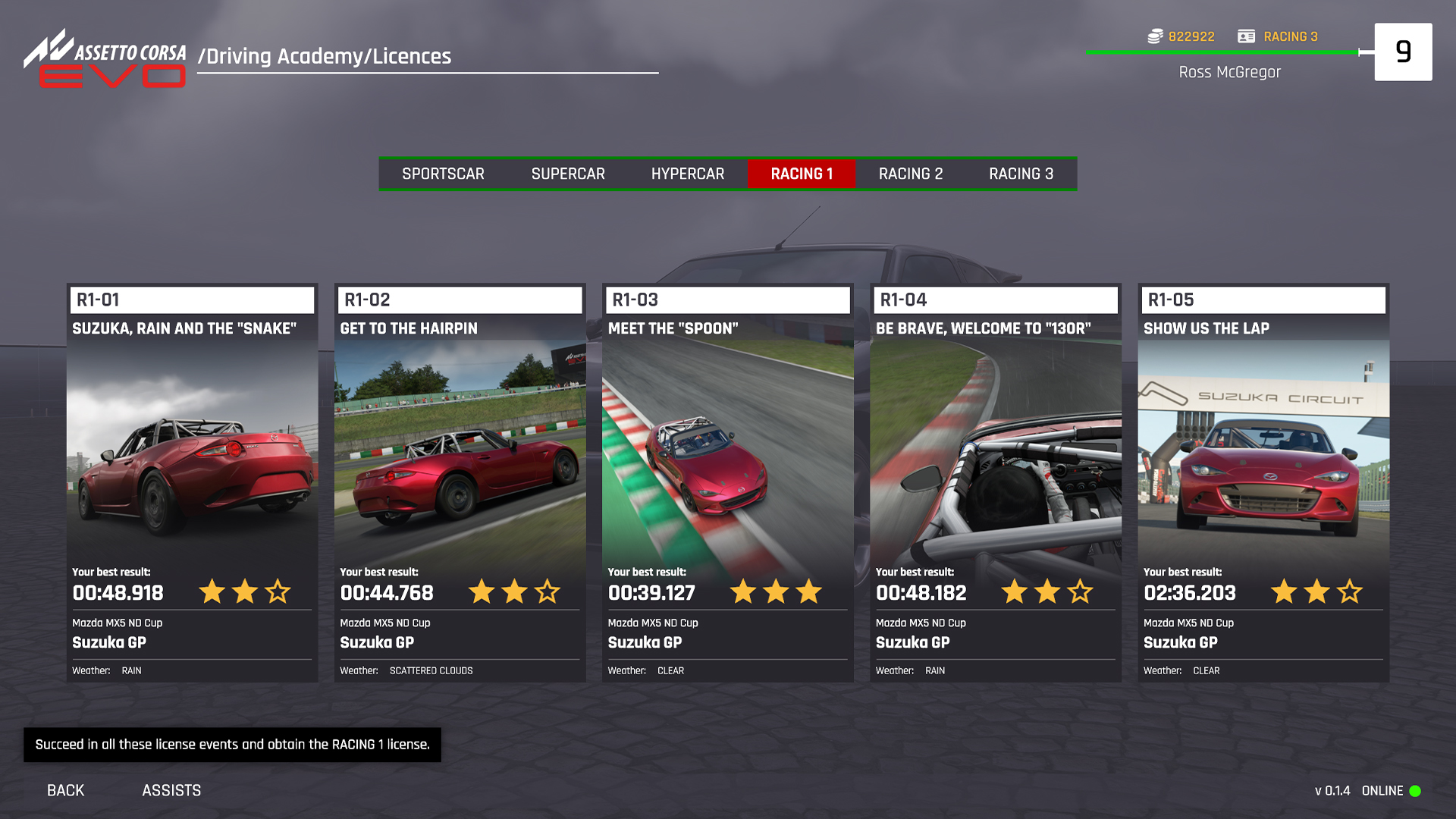Click the third star on R1-01 card

(x=278, y=592)
